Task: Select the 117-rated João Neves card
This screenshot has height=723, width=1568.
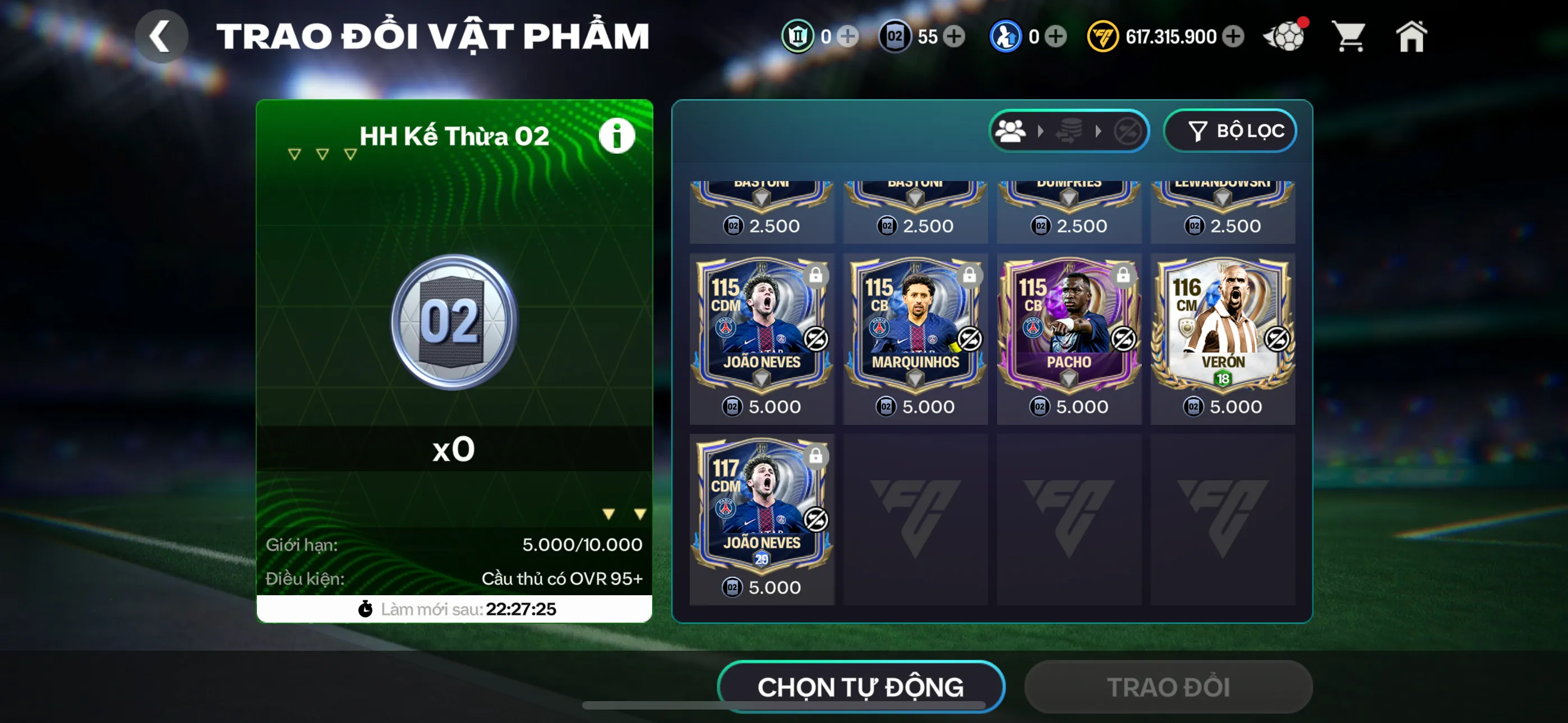Action: [x=762, y=511]
